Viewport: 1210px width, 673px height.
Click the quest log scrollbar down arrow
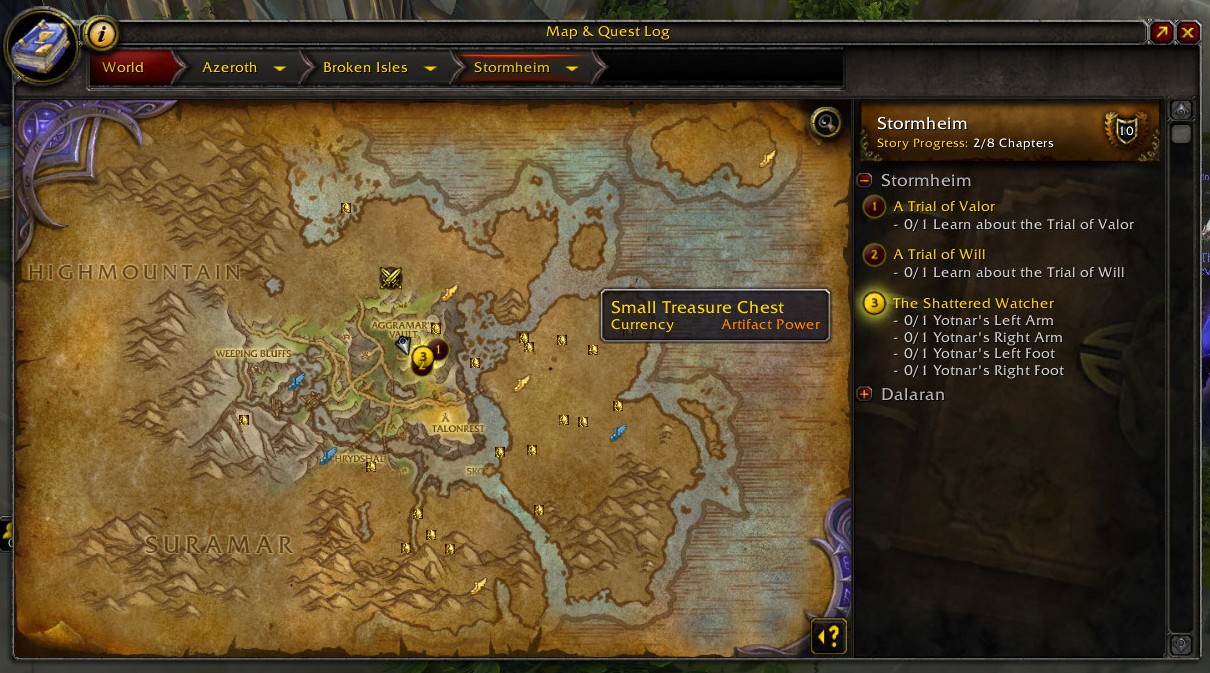(x=1181, y=644)
